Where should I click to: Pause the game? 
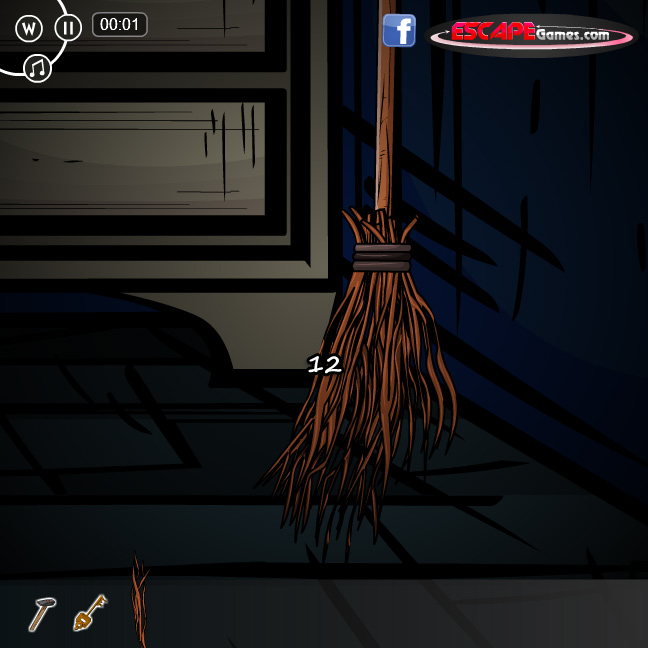[x=68, y=27]
